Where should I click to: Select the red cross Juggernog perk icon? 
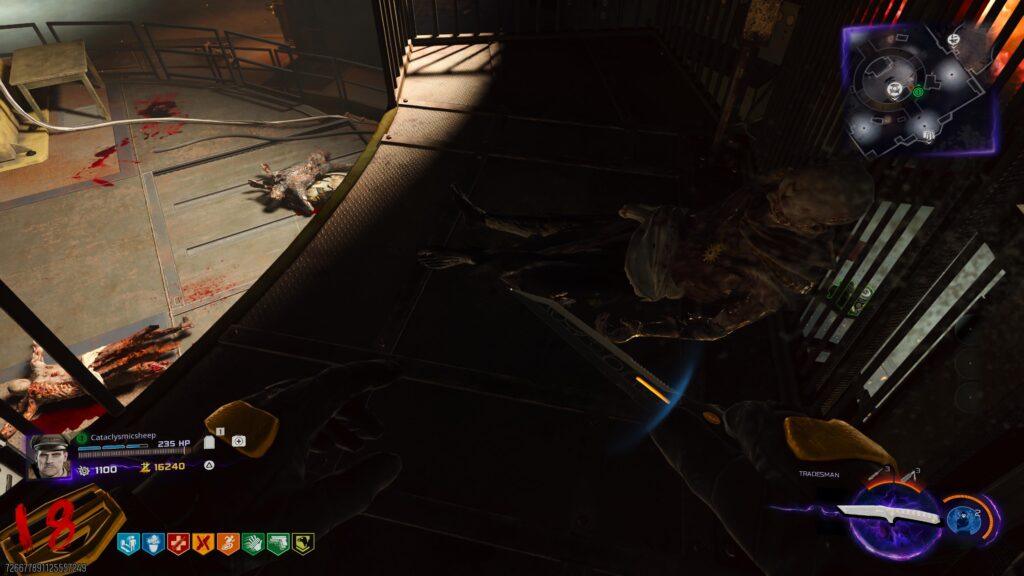coord(178,544)
